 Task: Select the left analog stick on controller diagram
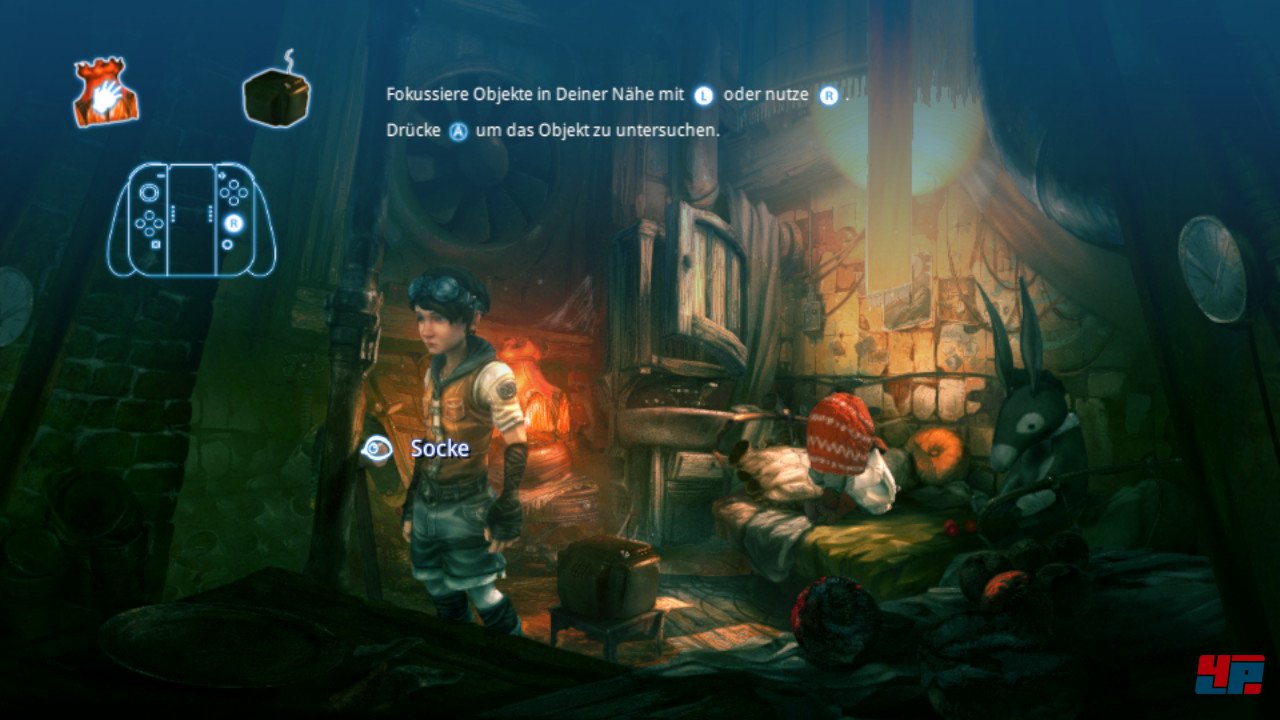pos(149,191)
